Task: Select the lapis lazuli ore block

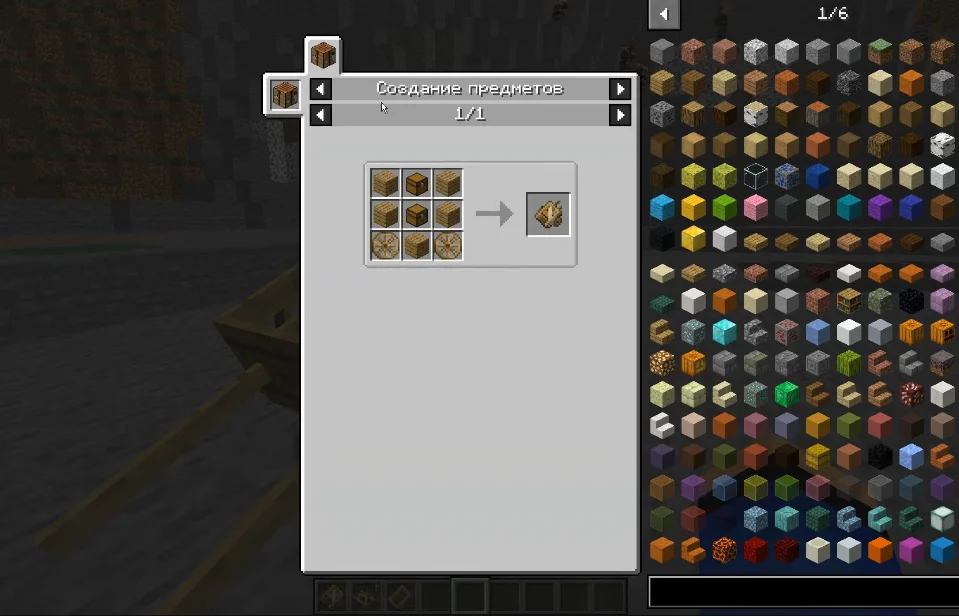Action: pyautogui.click(x=786, y=177)
